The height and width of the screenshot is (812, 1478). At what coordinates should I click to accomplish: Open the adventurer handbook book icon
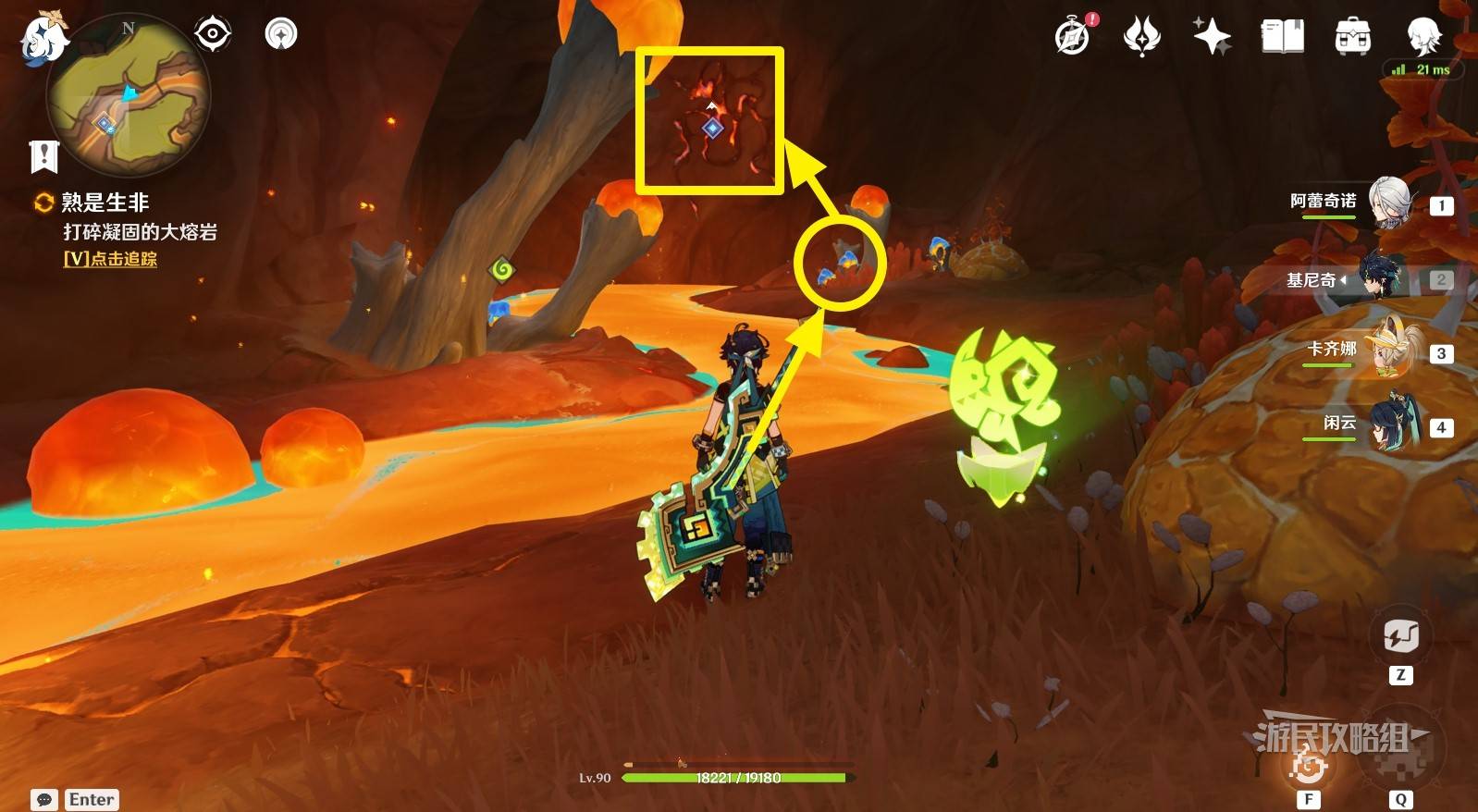click(1282, 36)
